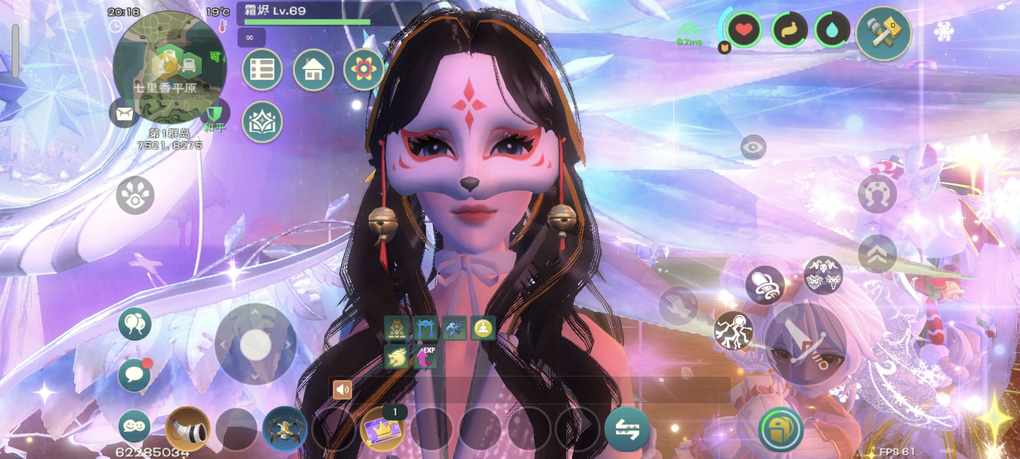This screenshot has width=1020, height=459.
Task: Open the emoji faces button
Action: point(134,426)
